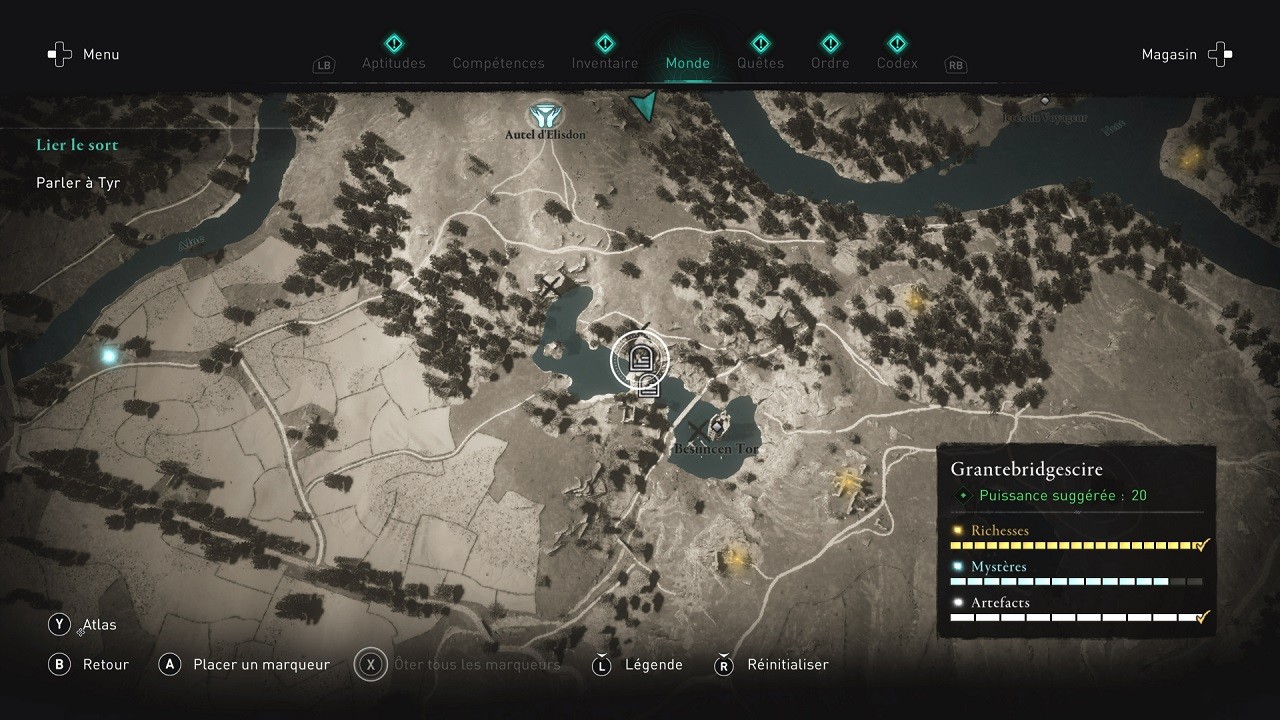Click the player position arrow at the top
This screenshot has width=1280, height=720.
pyautogui.click(x=644, y=104)
